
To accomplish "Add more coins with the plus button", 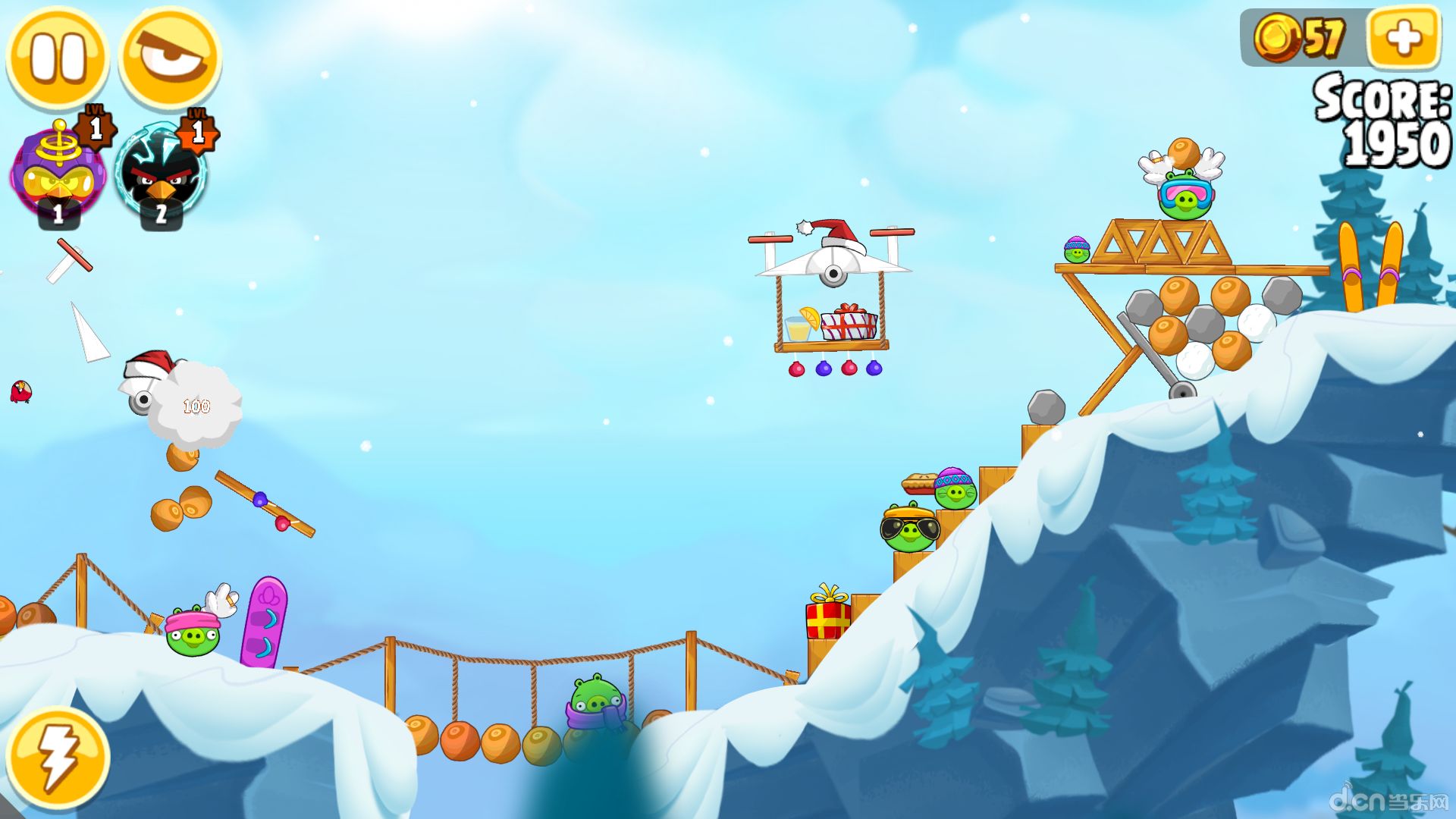I will click(x=1404, y=38).
